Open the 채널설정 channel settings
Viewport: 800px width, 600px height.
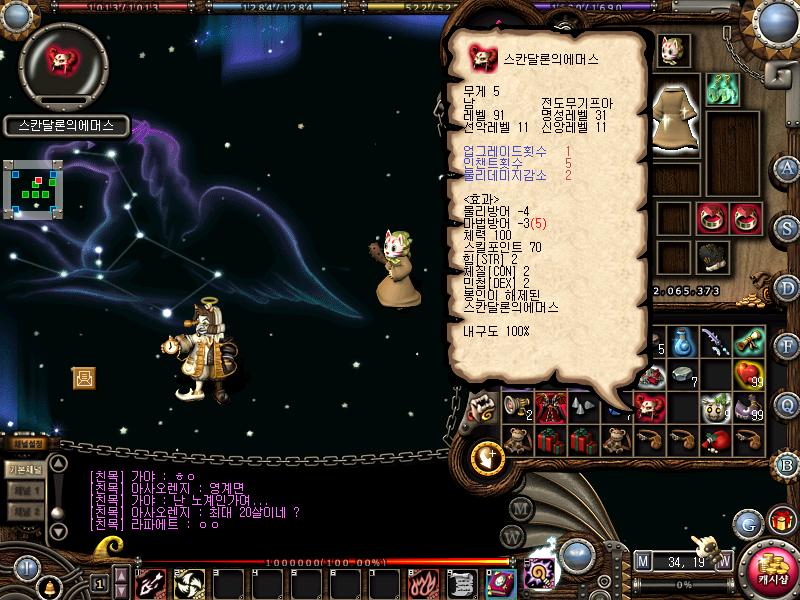(x=25, y=444)
